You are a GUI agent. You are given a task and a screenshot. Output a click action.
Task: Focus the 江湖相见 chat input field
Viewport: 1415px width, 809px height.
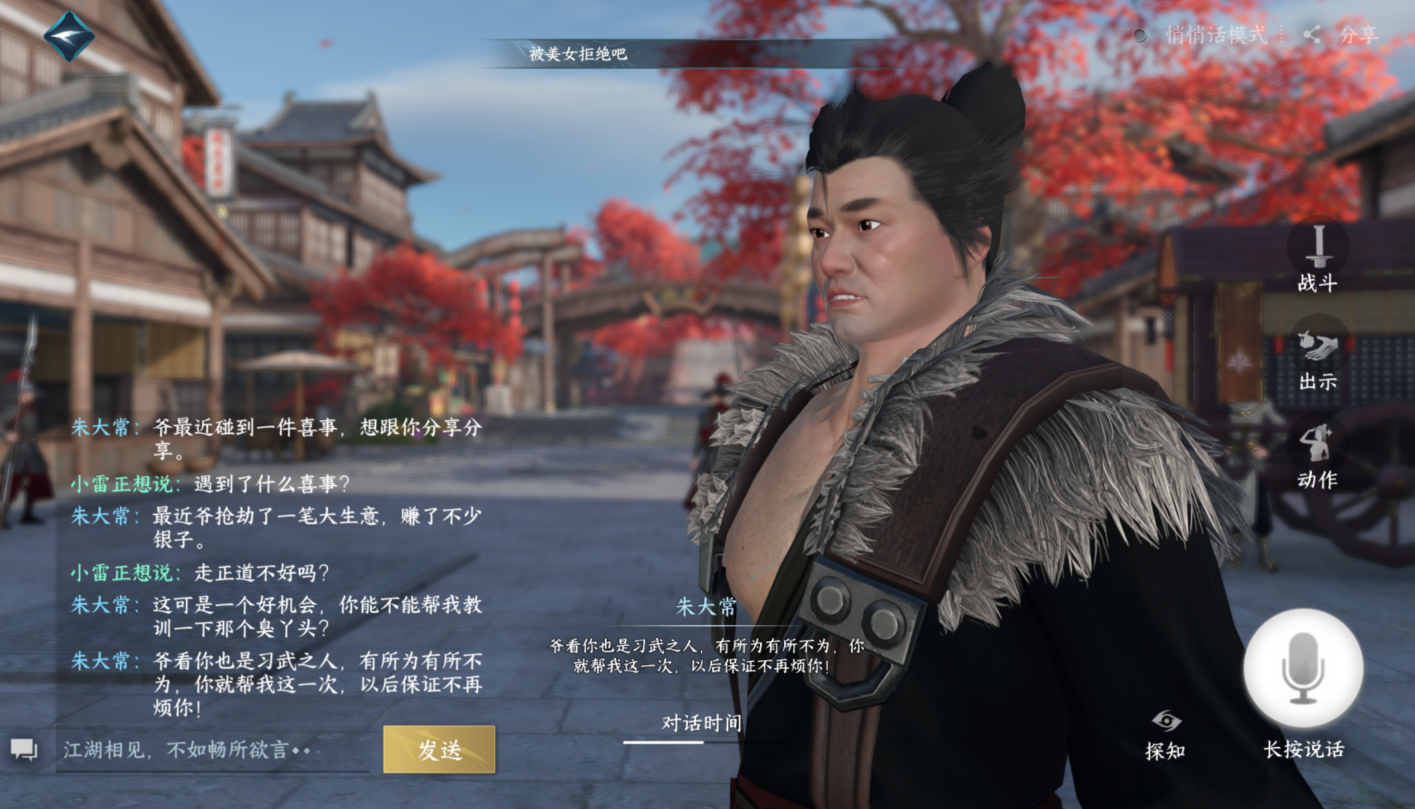click(215, 749)
